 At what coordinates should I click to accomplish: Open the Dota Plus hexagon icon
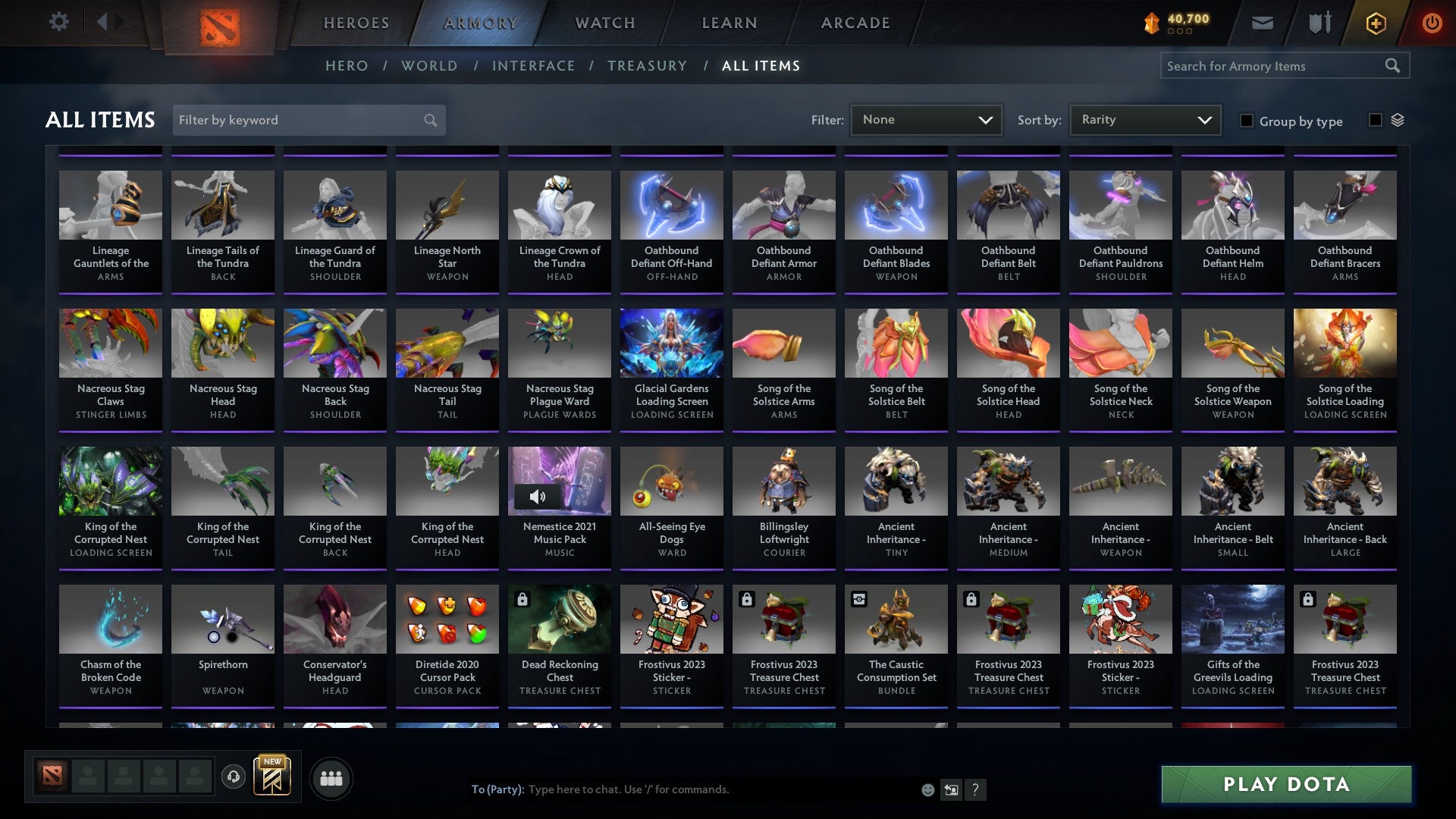[x=1375, y=22]
